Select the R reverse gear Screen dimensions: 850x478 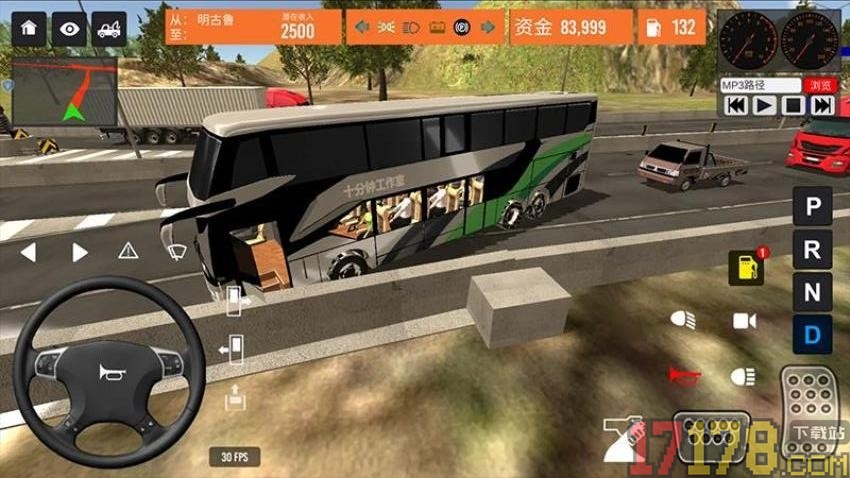coord(813,250)
